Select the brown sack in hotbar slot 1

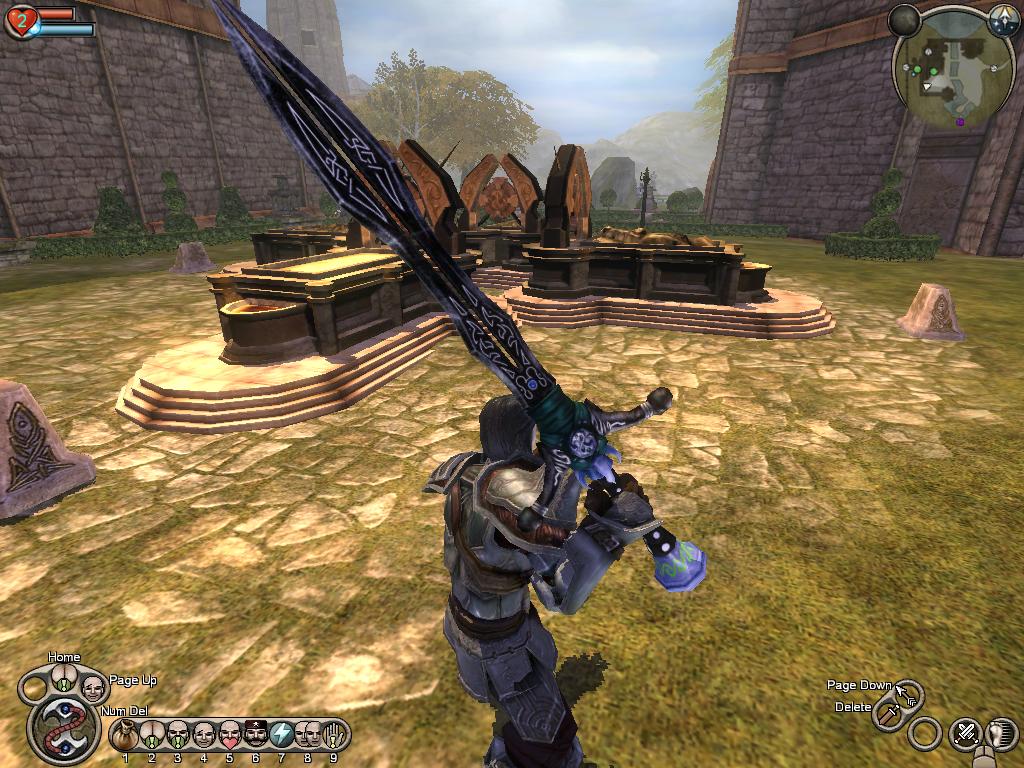[x=125, y=735]
